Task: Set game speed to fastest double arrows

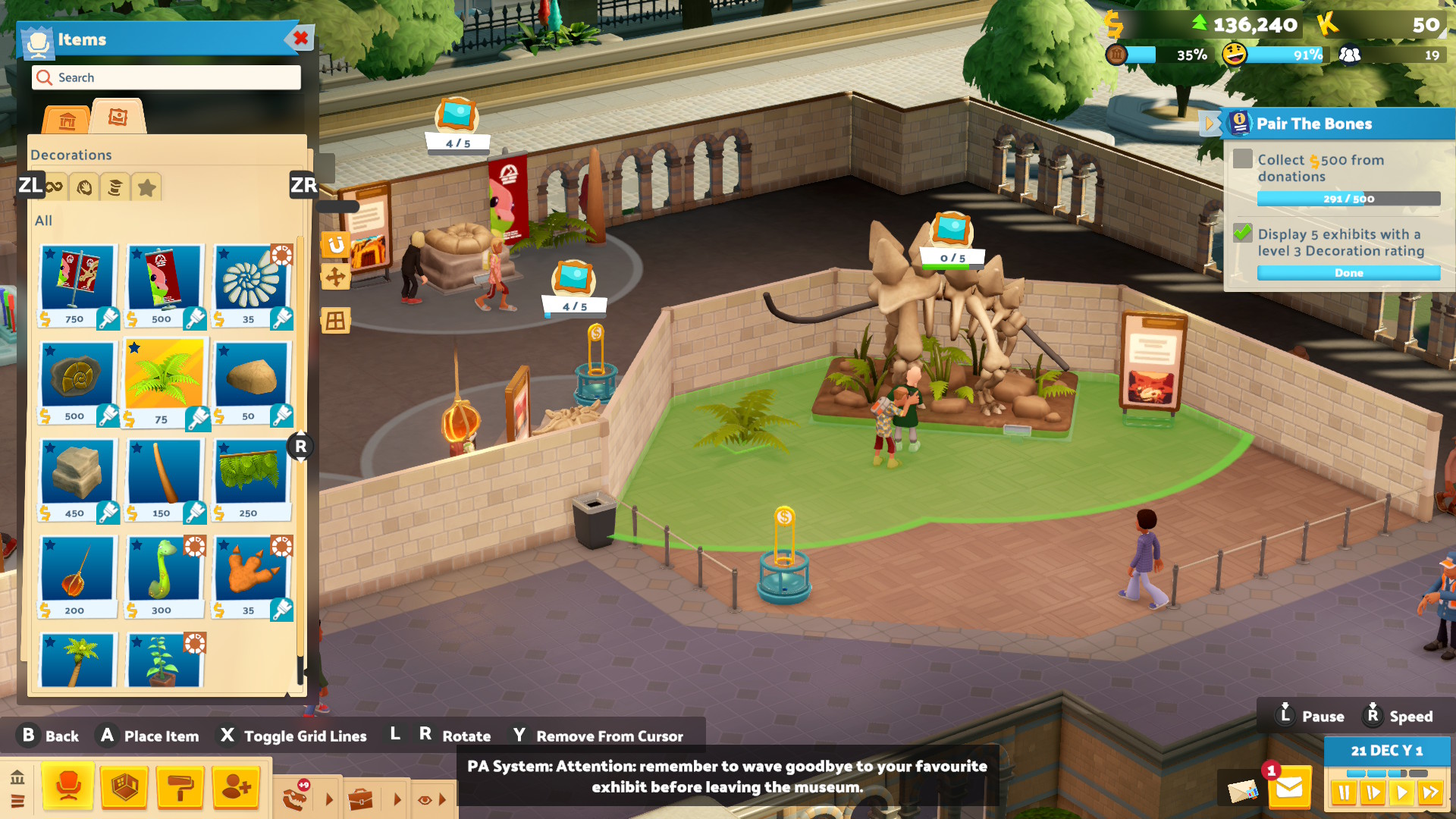Action: (1430, 793)
